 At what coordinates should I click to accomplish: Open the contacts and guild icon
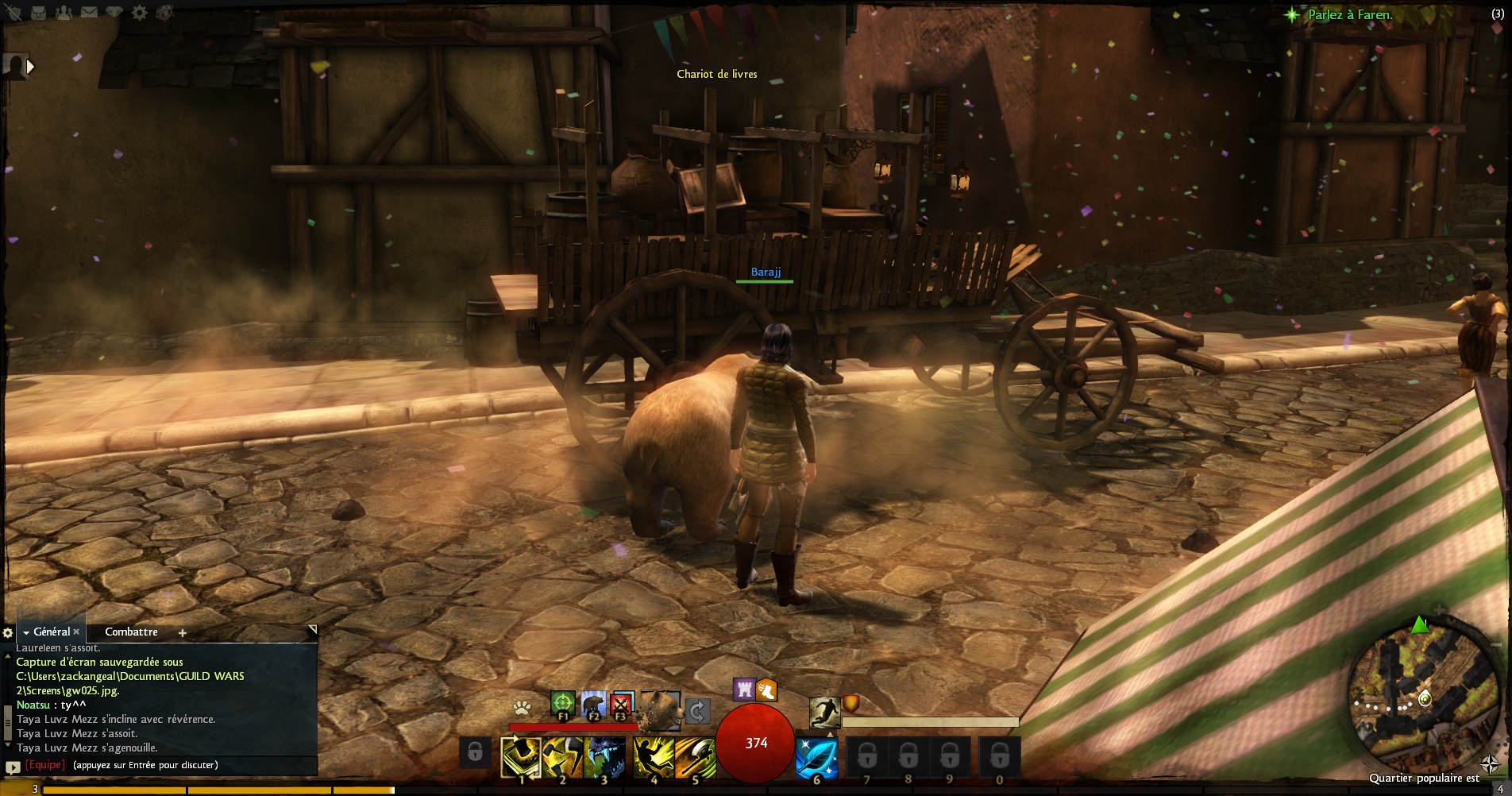pyautogui.click(x=65, y=13)
